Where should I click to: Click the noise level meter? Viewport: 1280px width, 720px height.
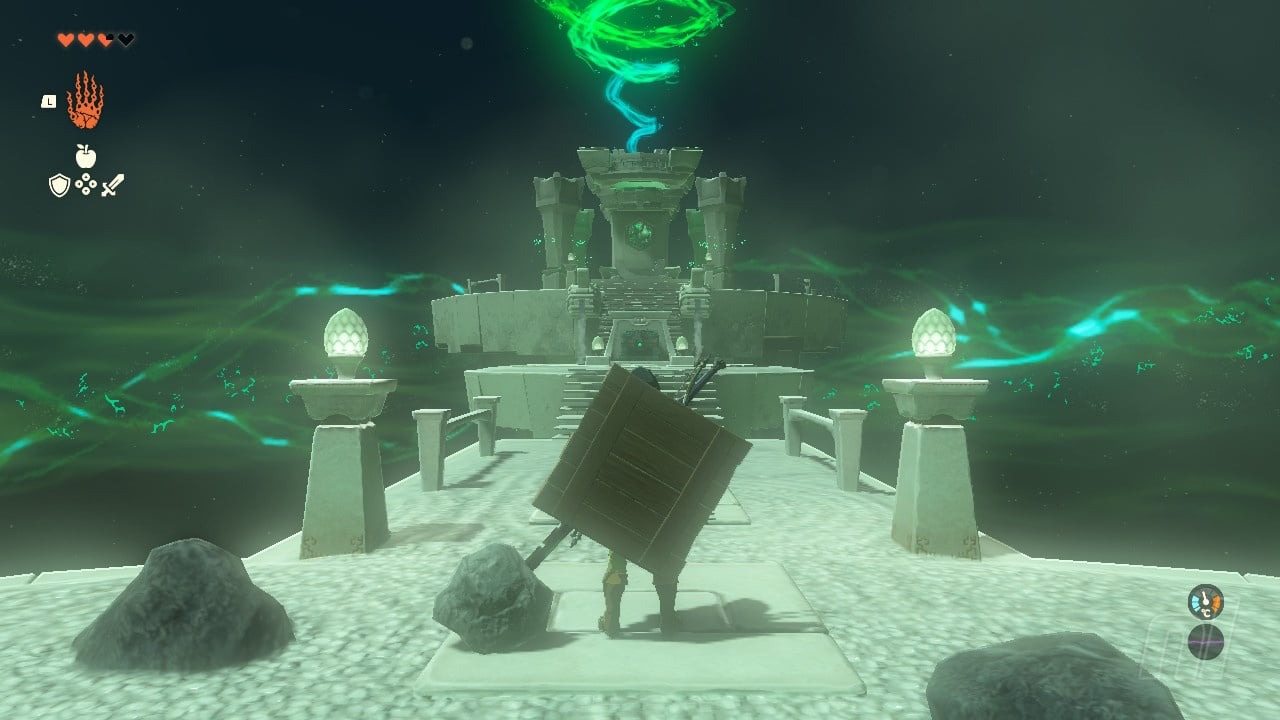pyautogui.click(x=1206, y=642)
